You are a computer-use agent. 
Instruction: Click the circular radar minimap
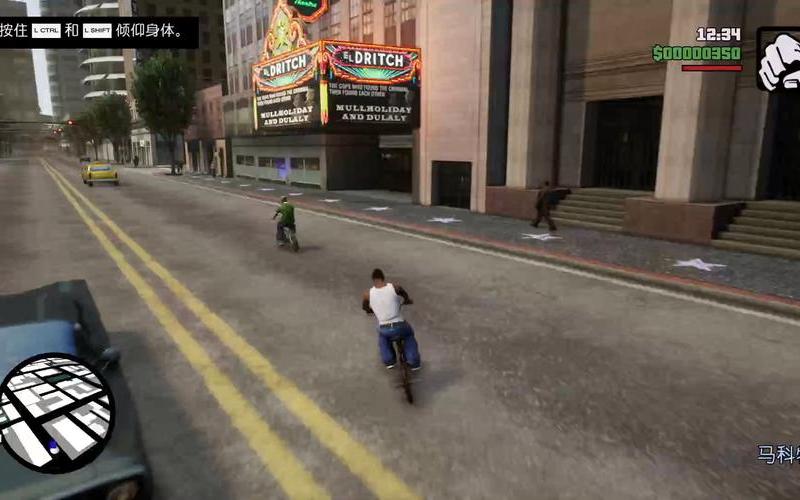pyautogui.click(x=54, y=412)
